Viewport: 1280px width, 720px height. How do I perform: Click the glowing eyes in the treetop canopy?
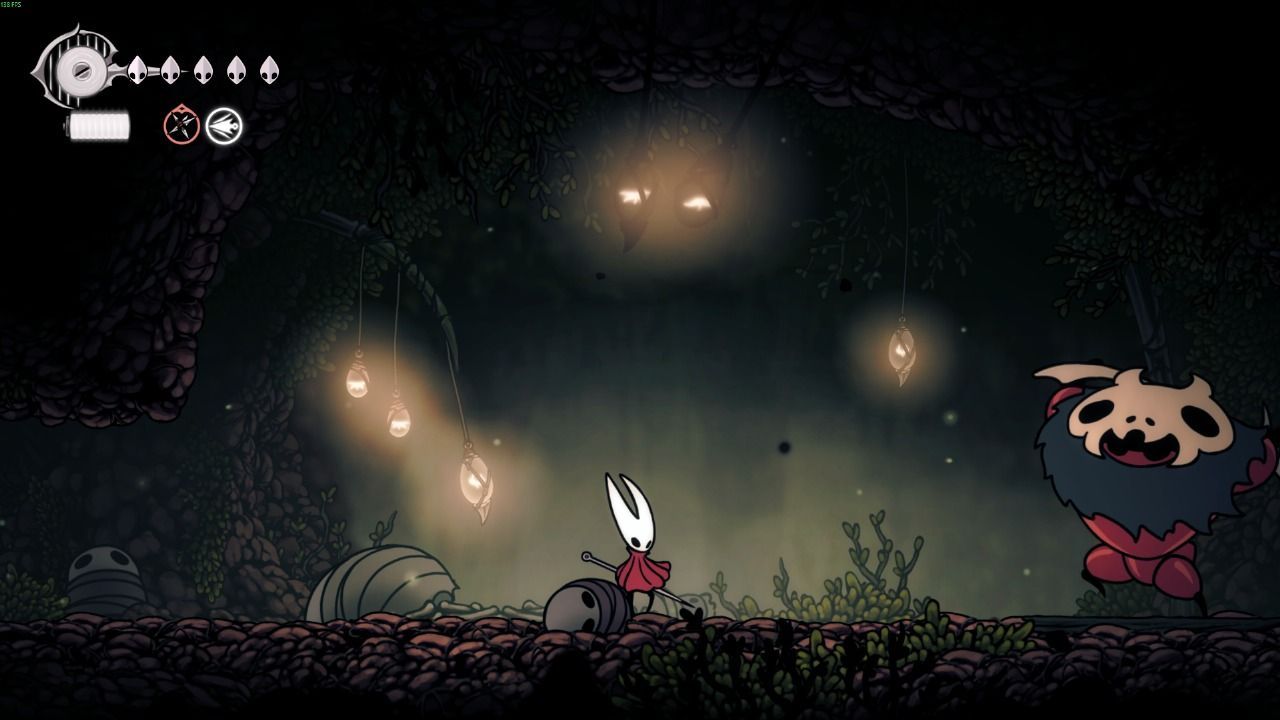(x=660, y=200)
